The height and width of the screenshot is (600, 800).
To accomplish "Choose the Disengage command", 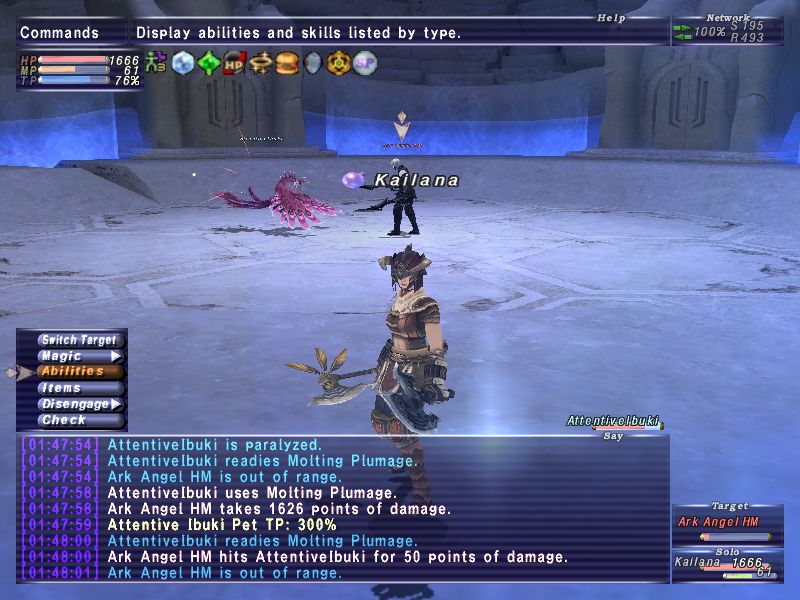I will (x=76, y=404).
